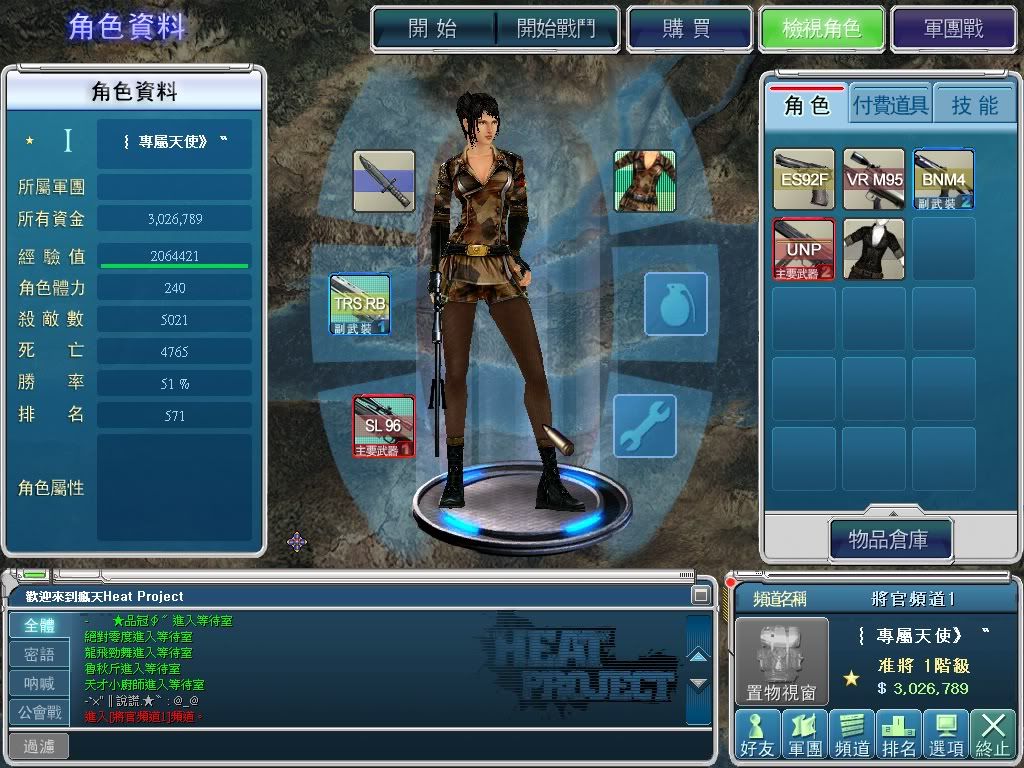Pick the UNP primary weapon slot
The height and width of the screenshot is (768, 1024).
[x=804, y=249]
